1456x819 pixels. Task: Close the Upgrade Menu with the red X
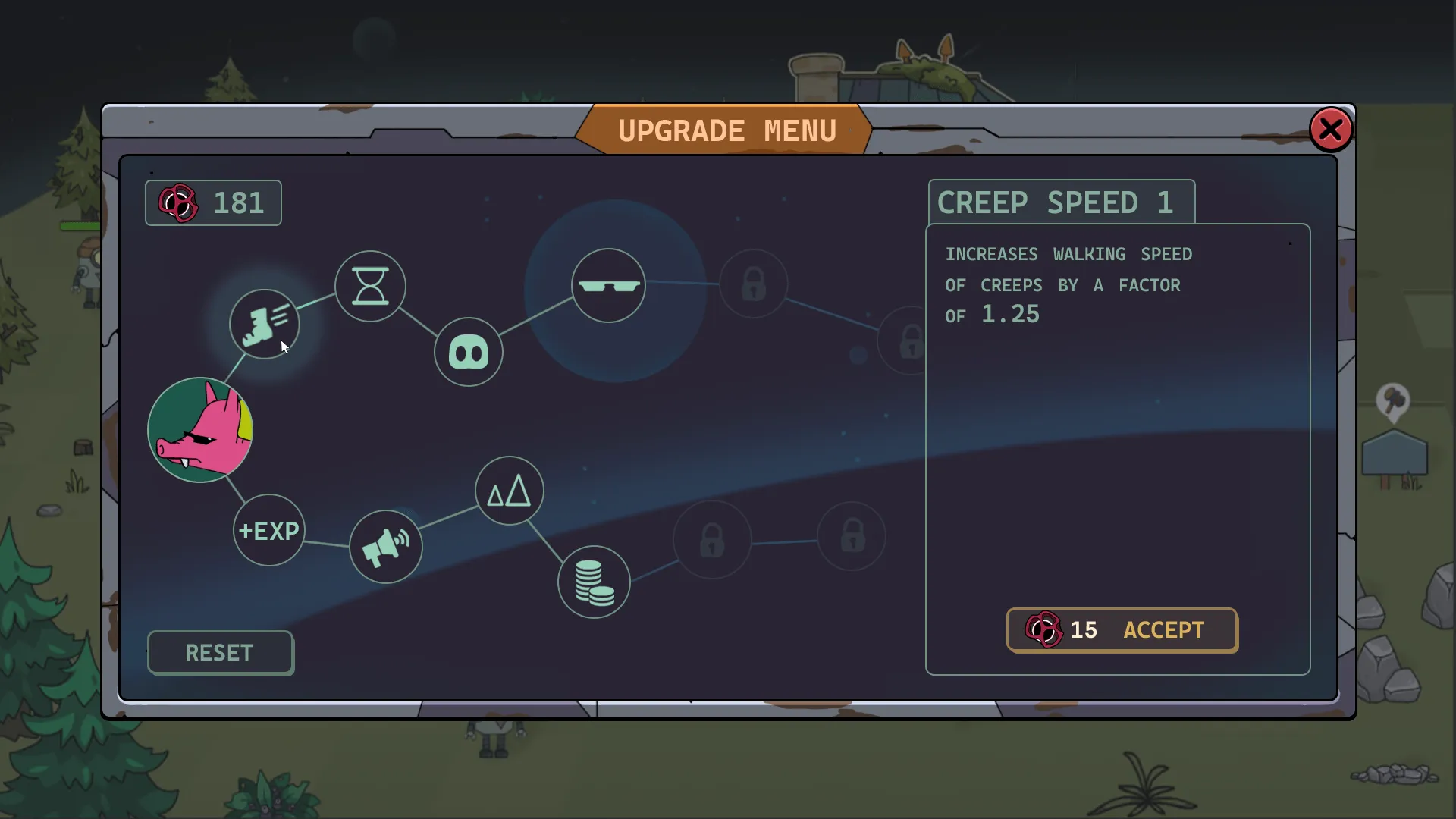click(x=1330, y=130)
